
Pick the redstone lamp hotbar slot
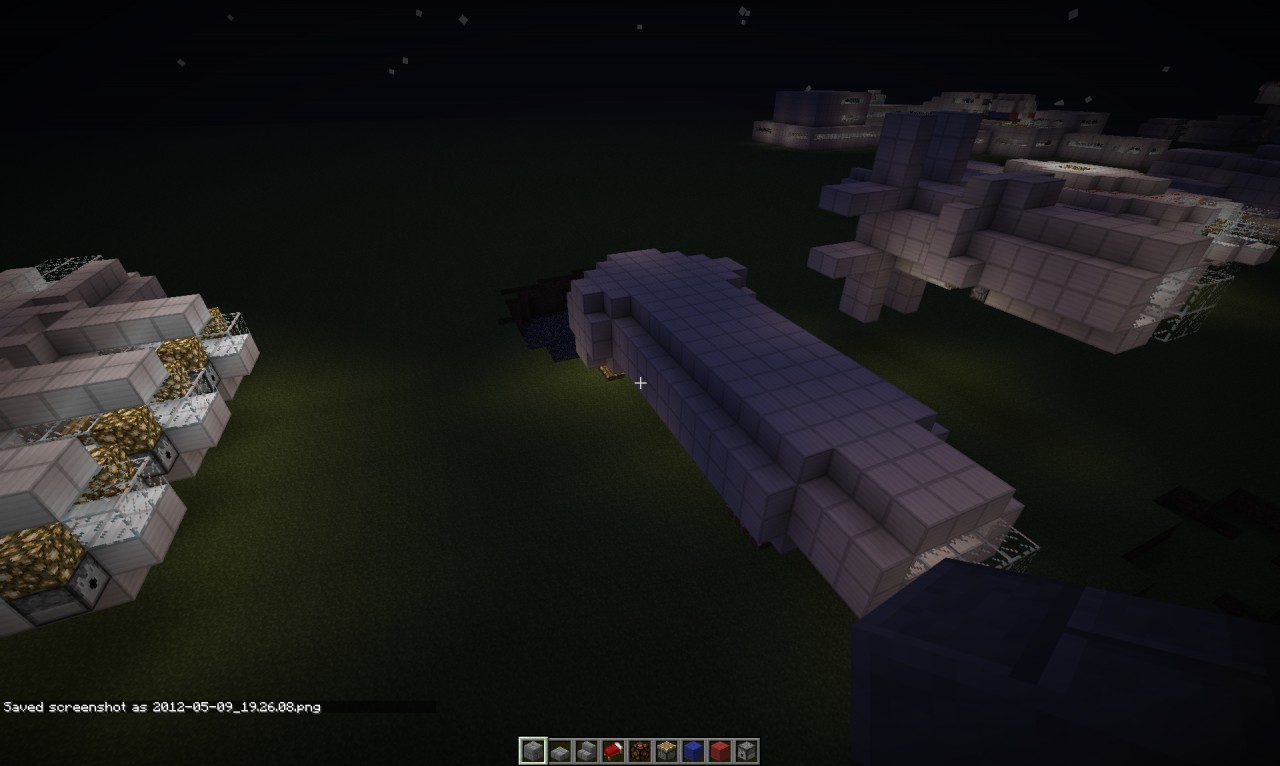pyautogui.click(x=640, y=751)
